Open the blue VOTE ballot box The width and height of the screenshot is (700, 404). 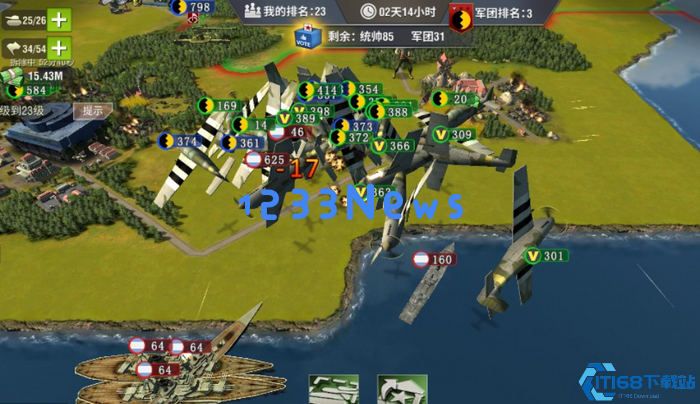point(307,37)
